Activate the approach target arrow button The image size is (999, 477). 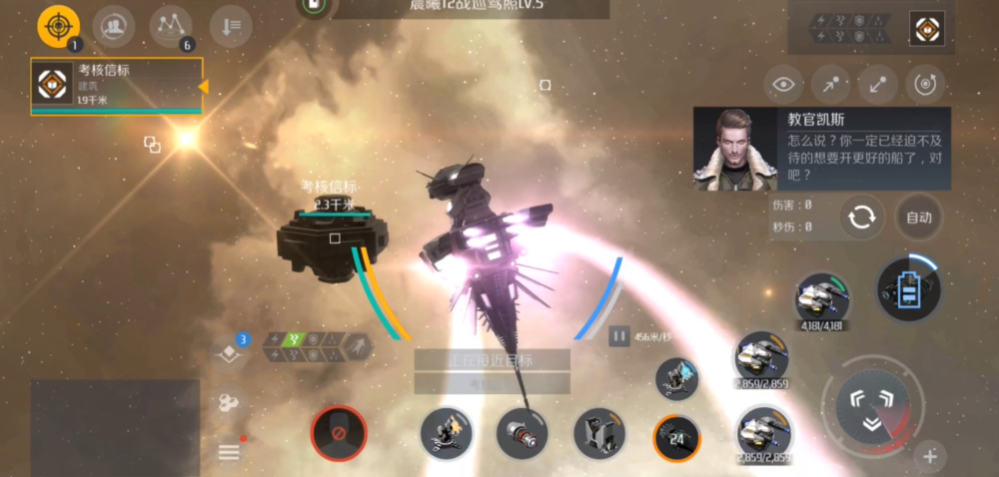pyautogui.click(x=831, y=86)
